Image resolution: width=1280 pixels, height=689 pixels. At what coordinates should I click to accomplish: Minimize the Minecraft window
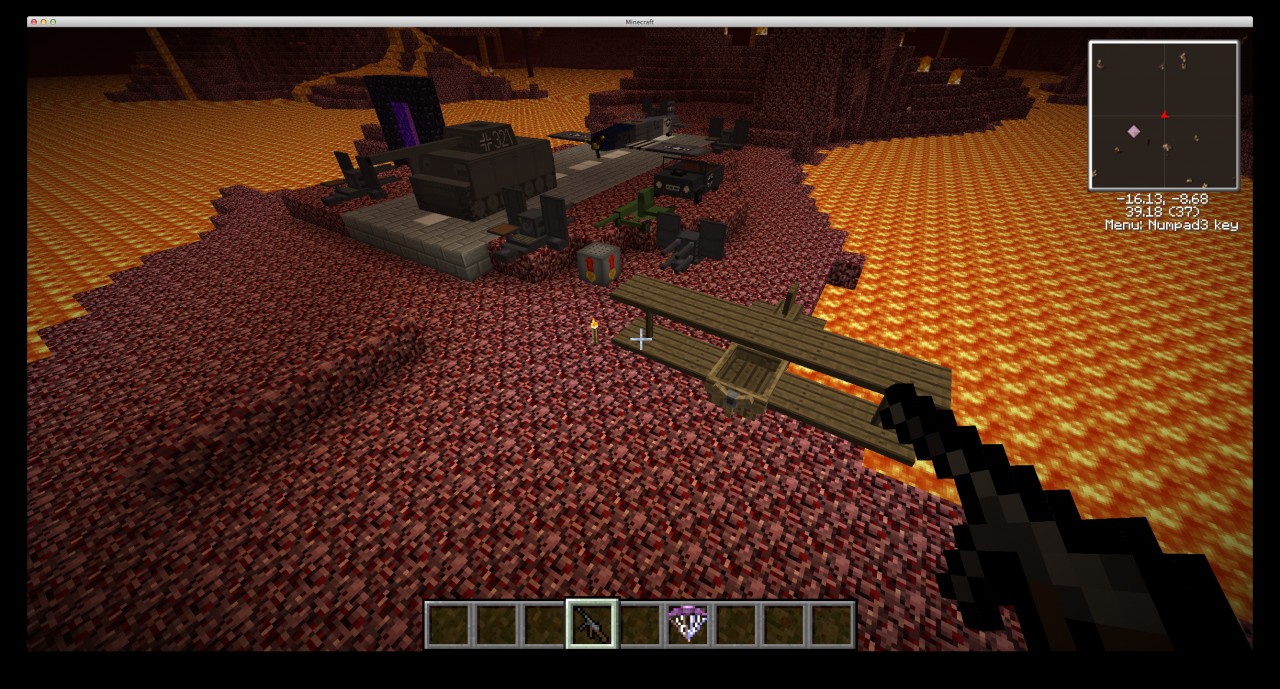[x=44, y=21]
